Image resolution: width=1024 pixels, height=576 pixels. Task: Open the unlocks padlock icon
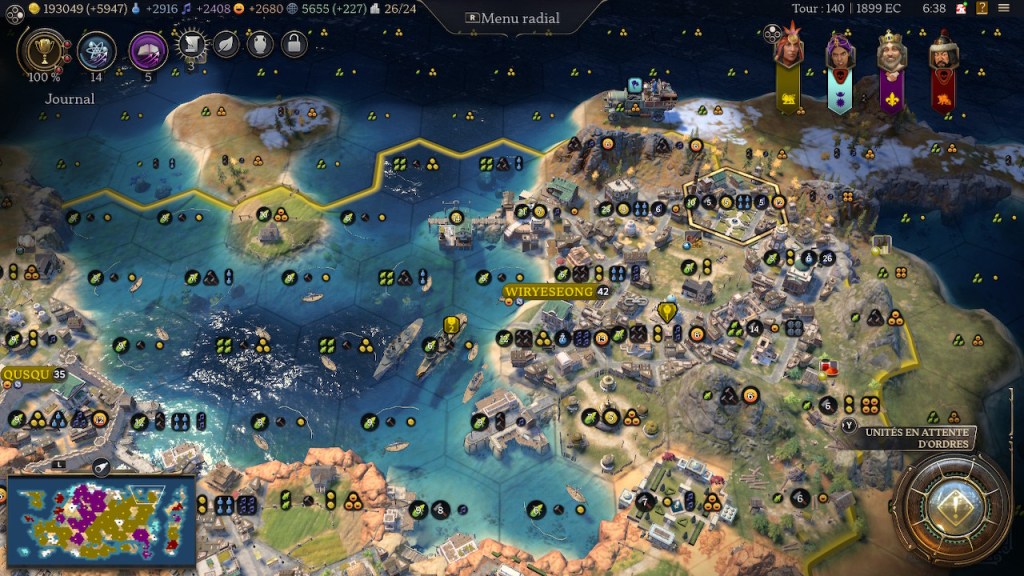(293, 44)
